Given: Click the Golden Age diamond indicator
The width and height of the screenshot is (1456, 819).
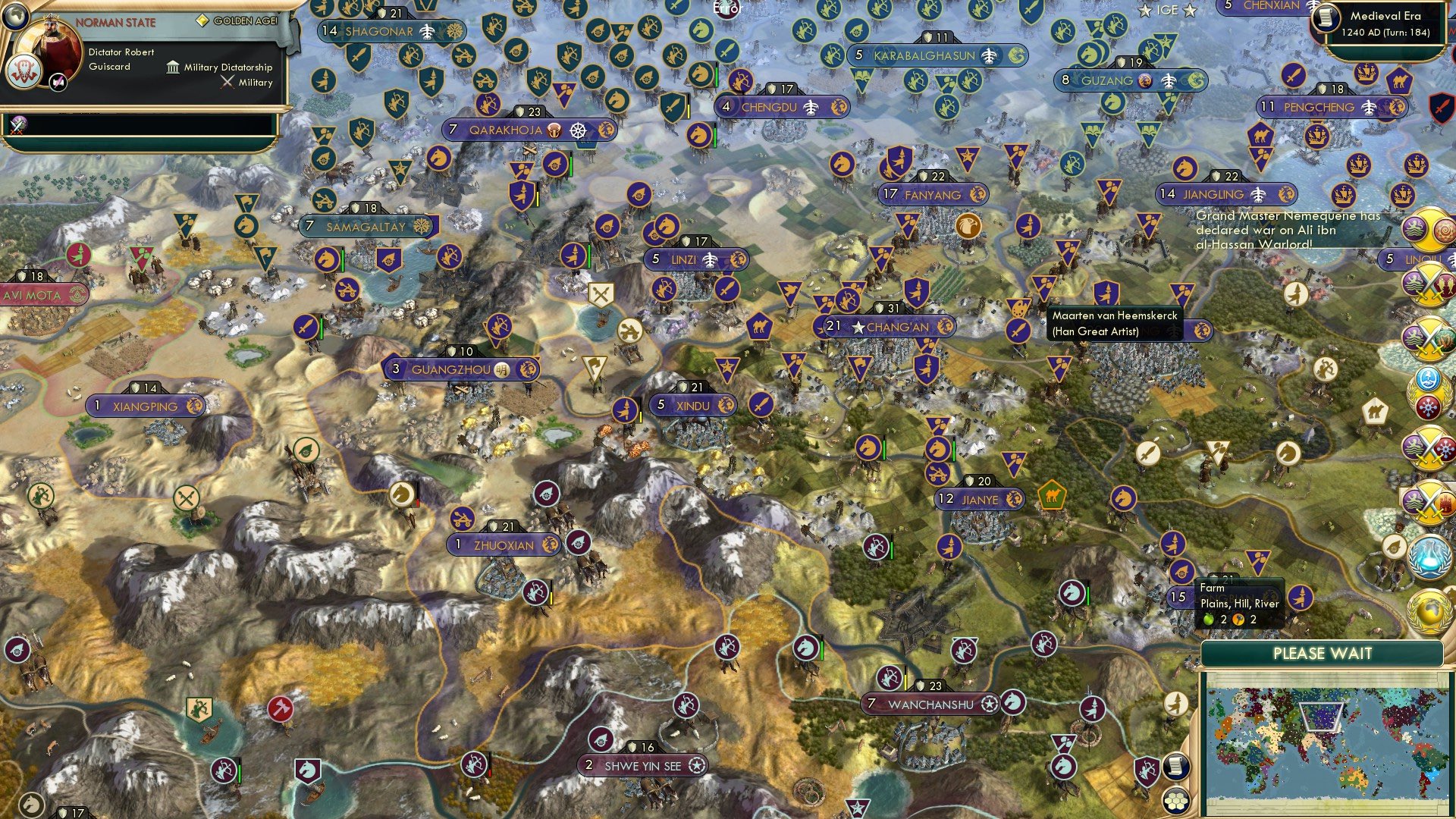Looking at the screenshot, I should [202, 21].
